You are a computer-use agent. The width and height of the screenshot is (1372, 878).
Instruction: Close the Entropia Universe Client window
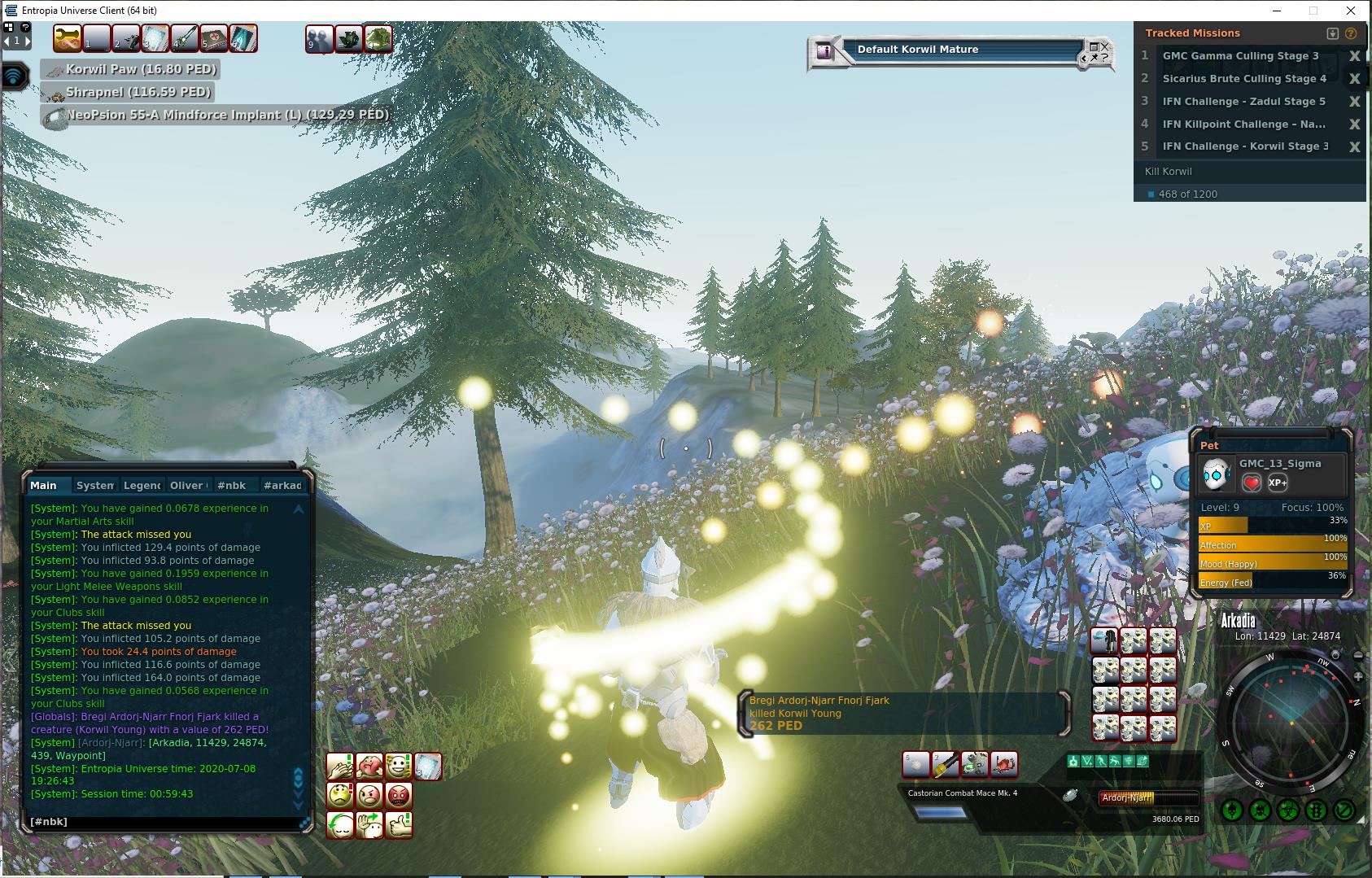pos(1352,11)
